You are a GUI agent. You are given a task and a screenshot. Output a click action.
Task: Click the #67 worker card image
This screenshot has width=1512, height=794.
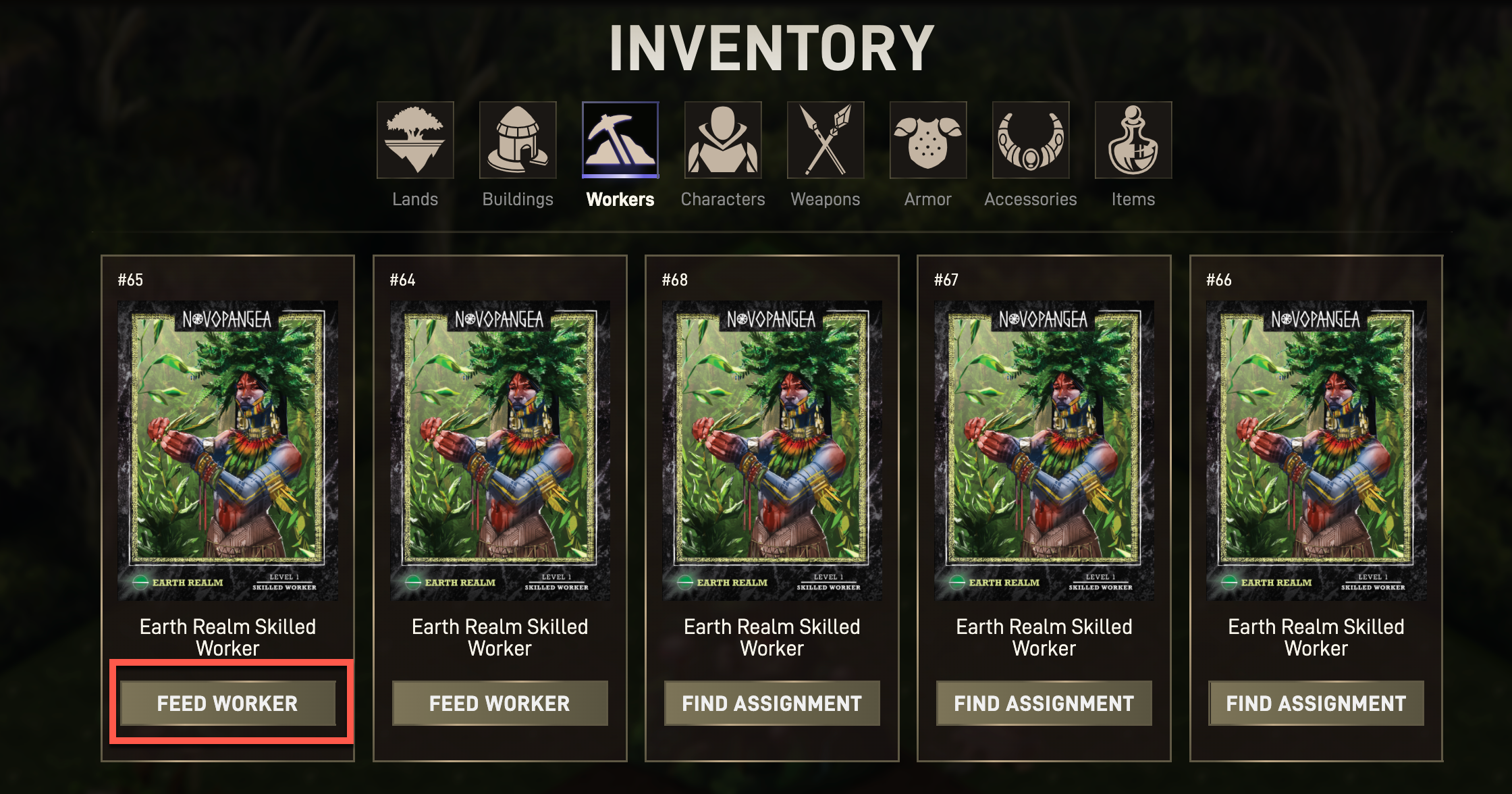click(x=1044, y=450)
